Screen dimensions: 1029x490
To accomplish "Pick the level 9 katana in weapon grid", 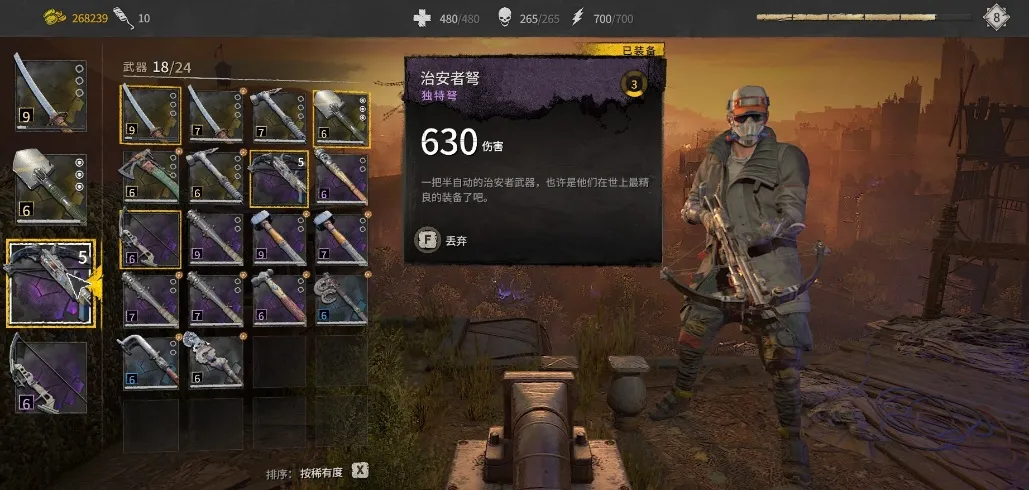I will click(x=150, y=114).
